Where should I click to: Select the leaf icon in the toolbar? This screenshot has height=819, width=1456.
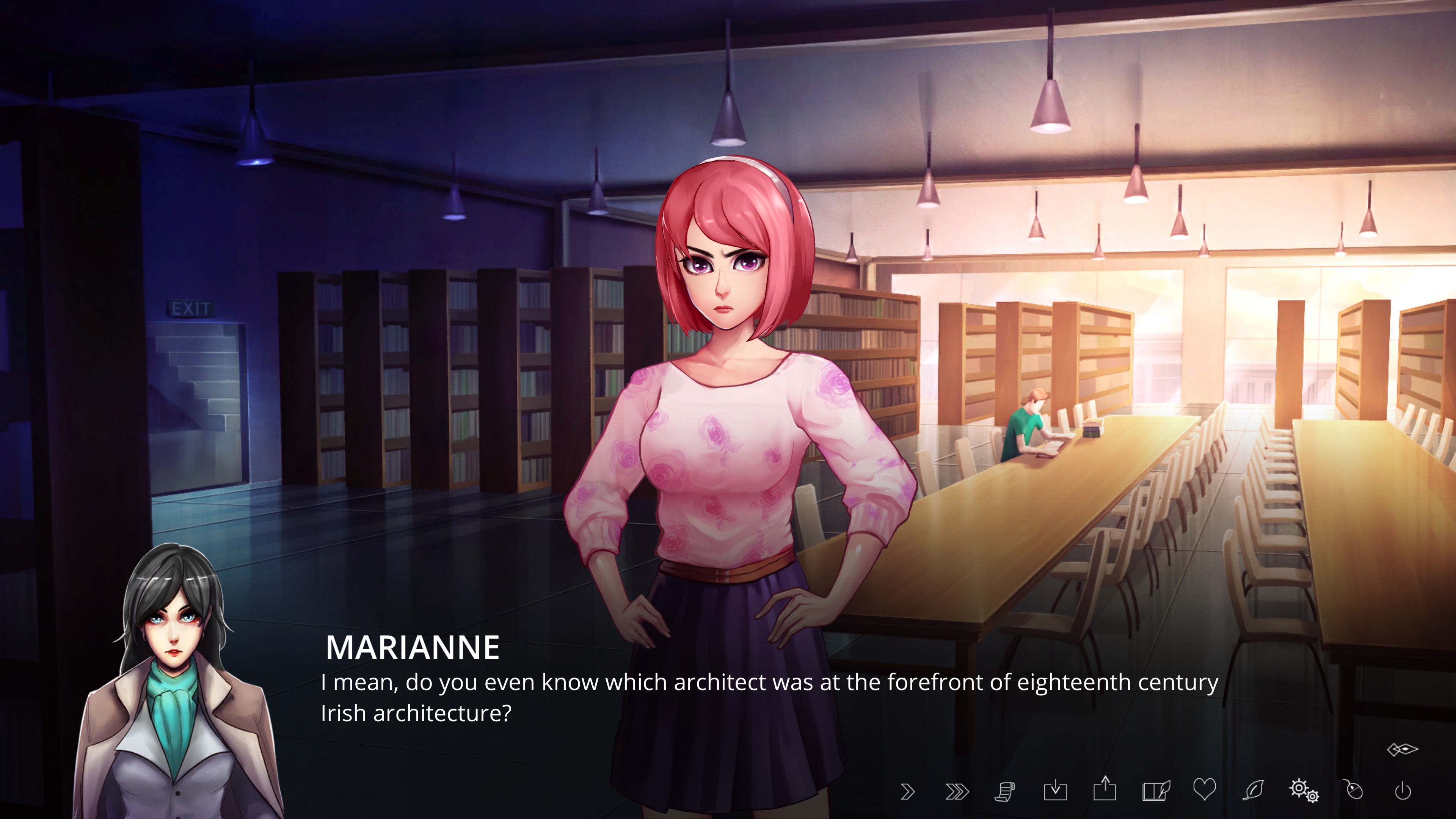point(1253,790)
